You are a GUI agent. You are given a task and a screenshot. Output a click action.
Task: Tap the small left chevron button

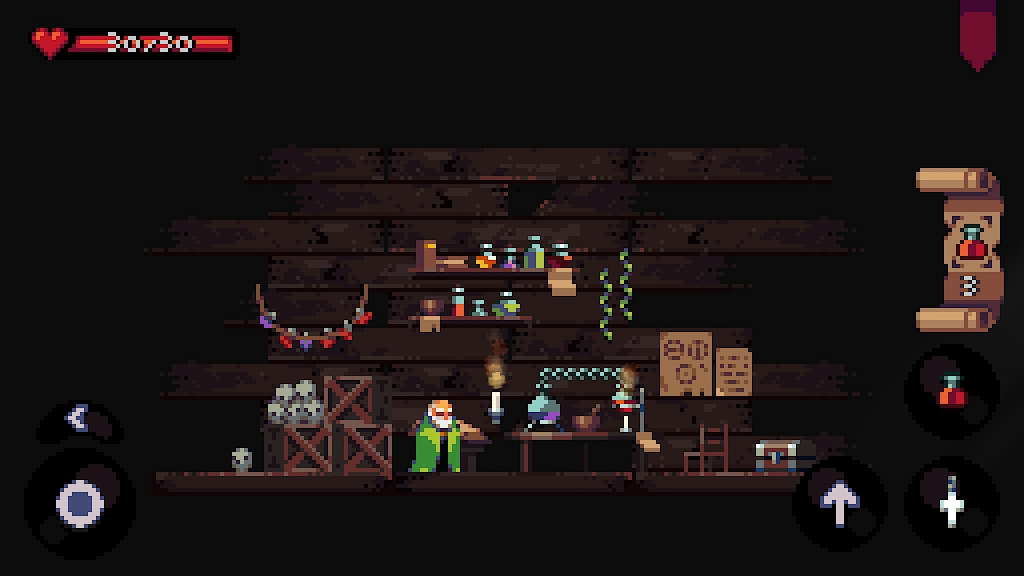(x=78, y=419)
